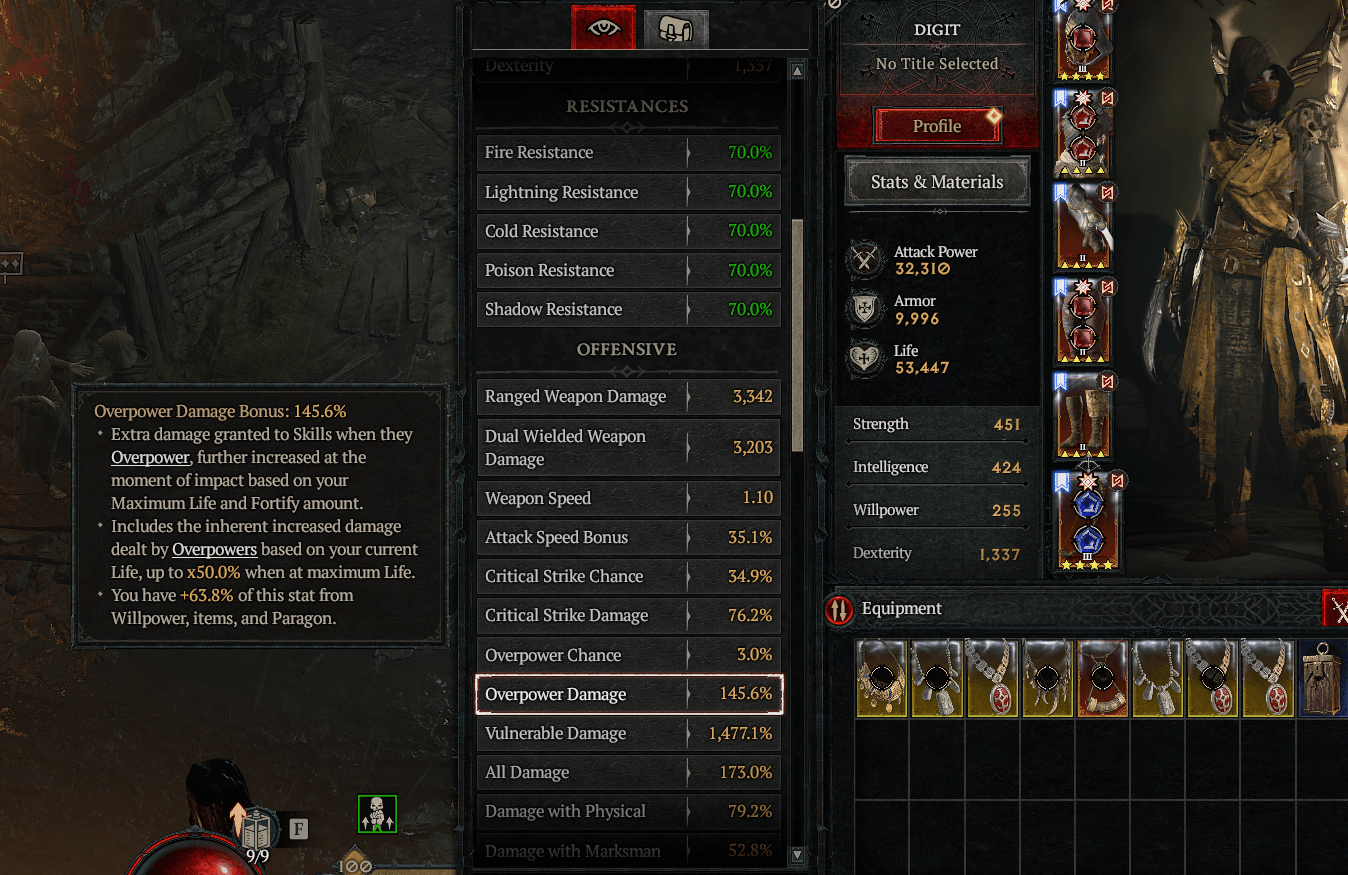This screenshot has height=875, width=1348.
Task: Open the Overpower keyword link in tooltip
Action: tap(150, 457)
